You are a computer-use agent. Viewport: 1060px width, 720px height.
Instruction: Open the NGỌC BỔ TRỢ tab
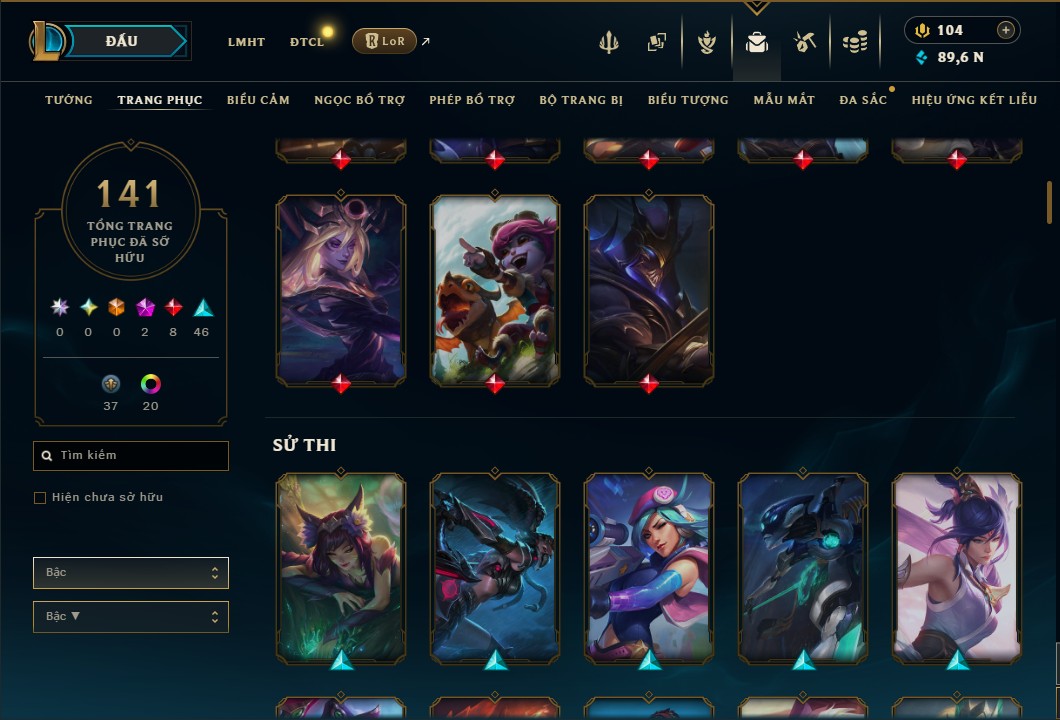(x=359, y=100)
